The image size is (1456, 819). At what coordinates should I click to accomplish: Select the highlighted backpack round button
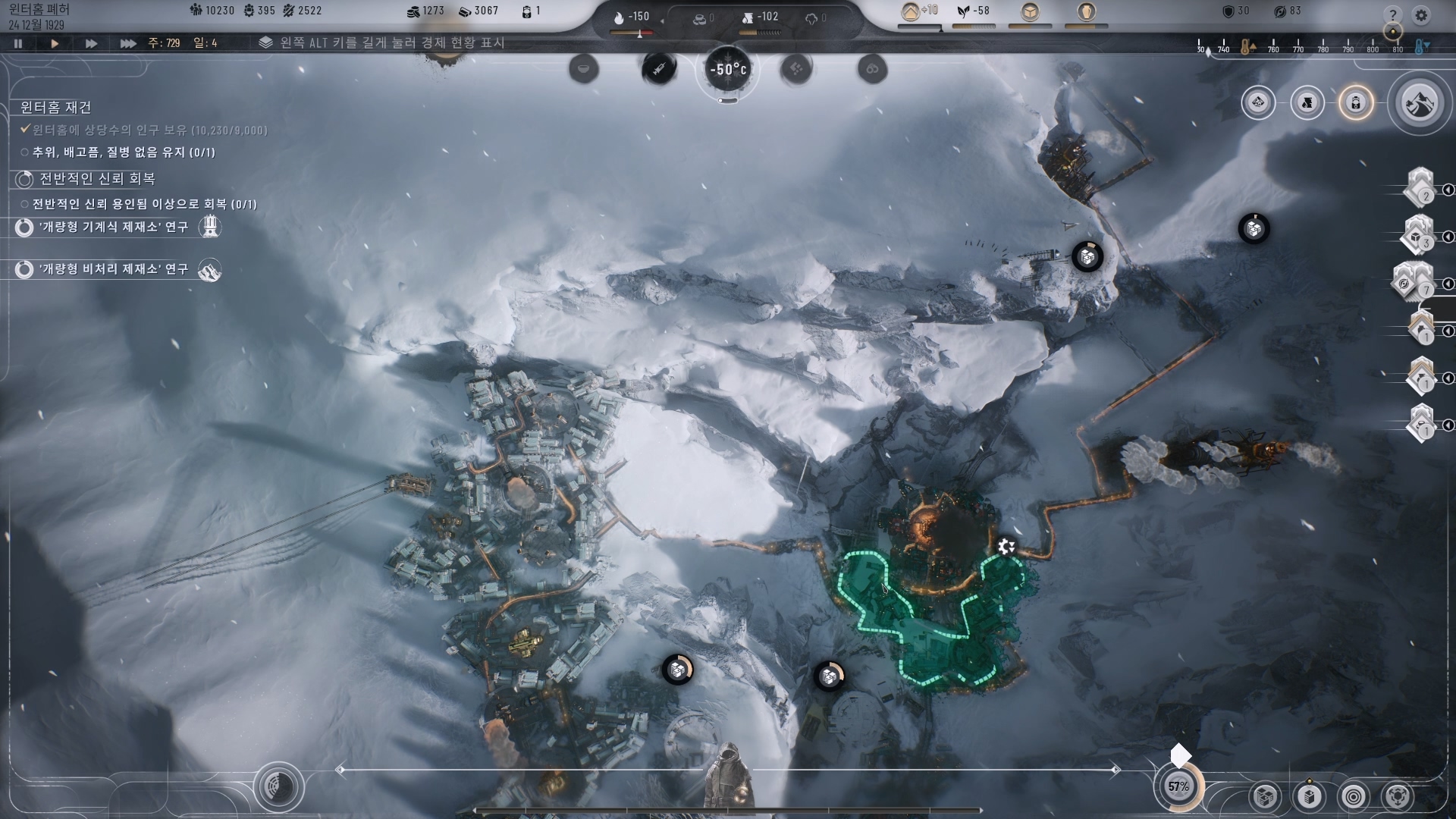pos(1356,102)
